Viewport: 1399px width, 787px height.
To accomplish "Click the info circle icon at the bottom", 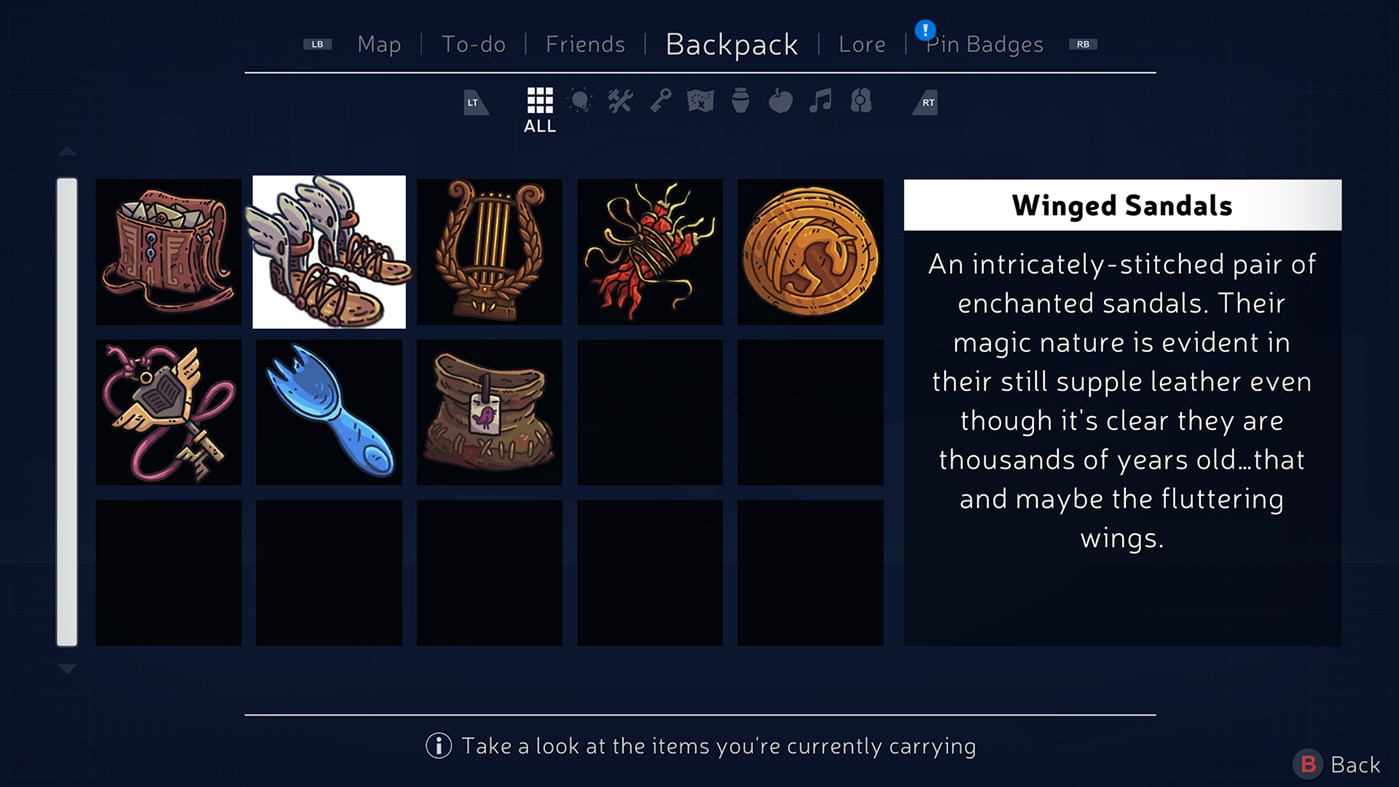I will [x=437, y=746].
